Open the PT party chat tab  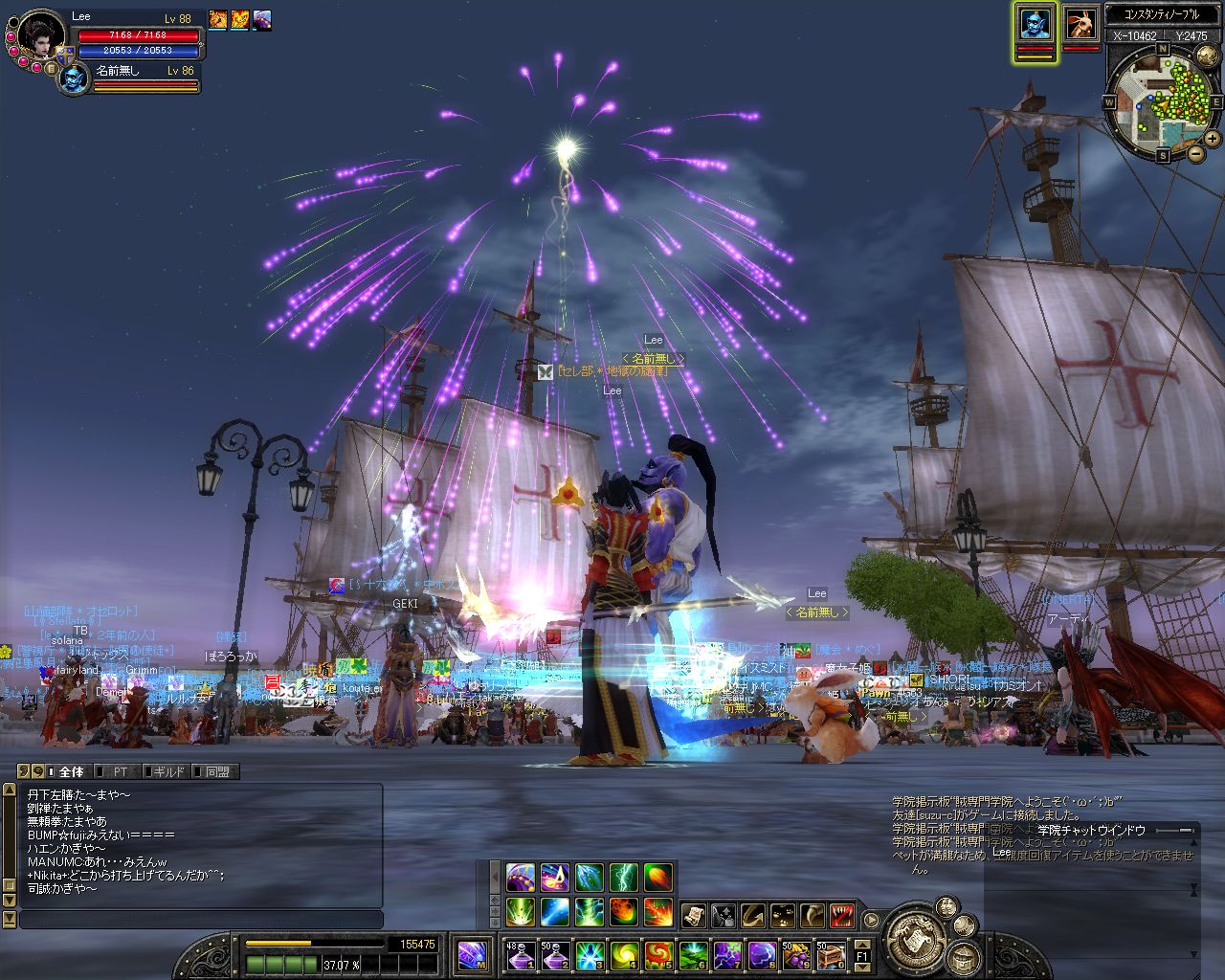(x=120, y=771)
